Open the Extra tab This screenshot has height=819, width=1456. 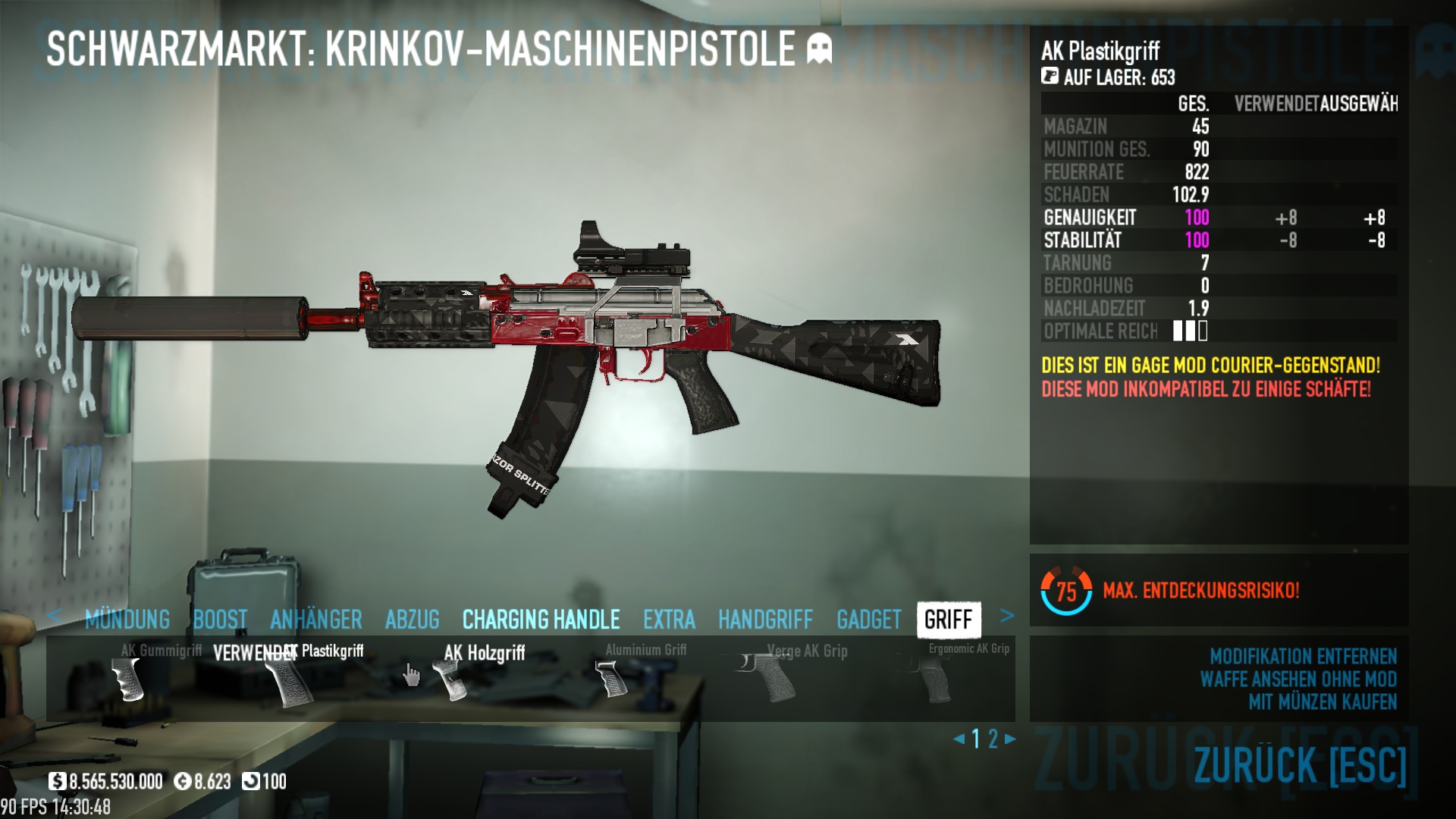click(669, 620)
